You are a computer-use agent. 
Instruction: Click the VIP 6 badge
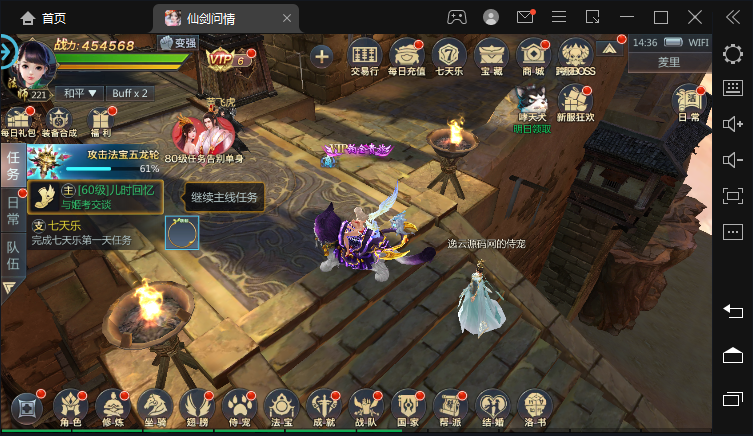pyautogui.click(x=226, y=58)
